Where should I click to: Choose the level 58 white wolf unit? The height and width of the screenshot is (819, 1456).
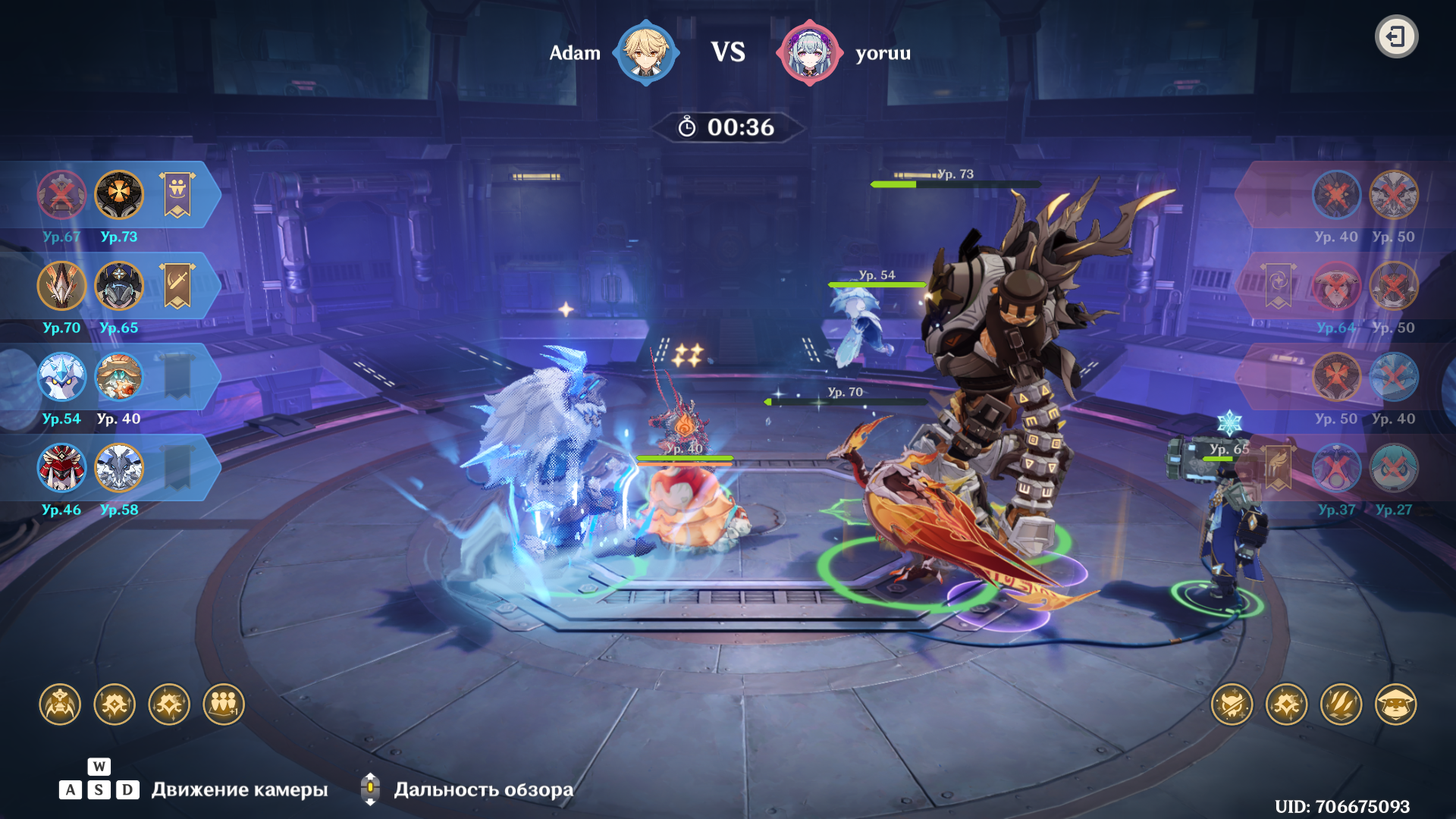(119, 468)
